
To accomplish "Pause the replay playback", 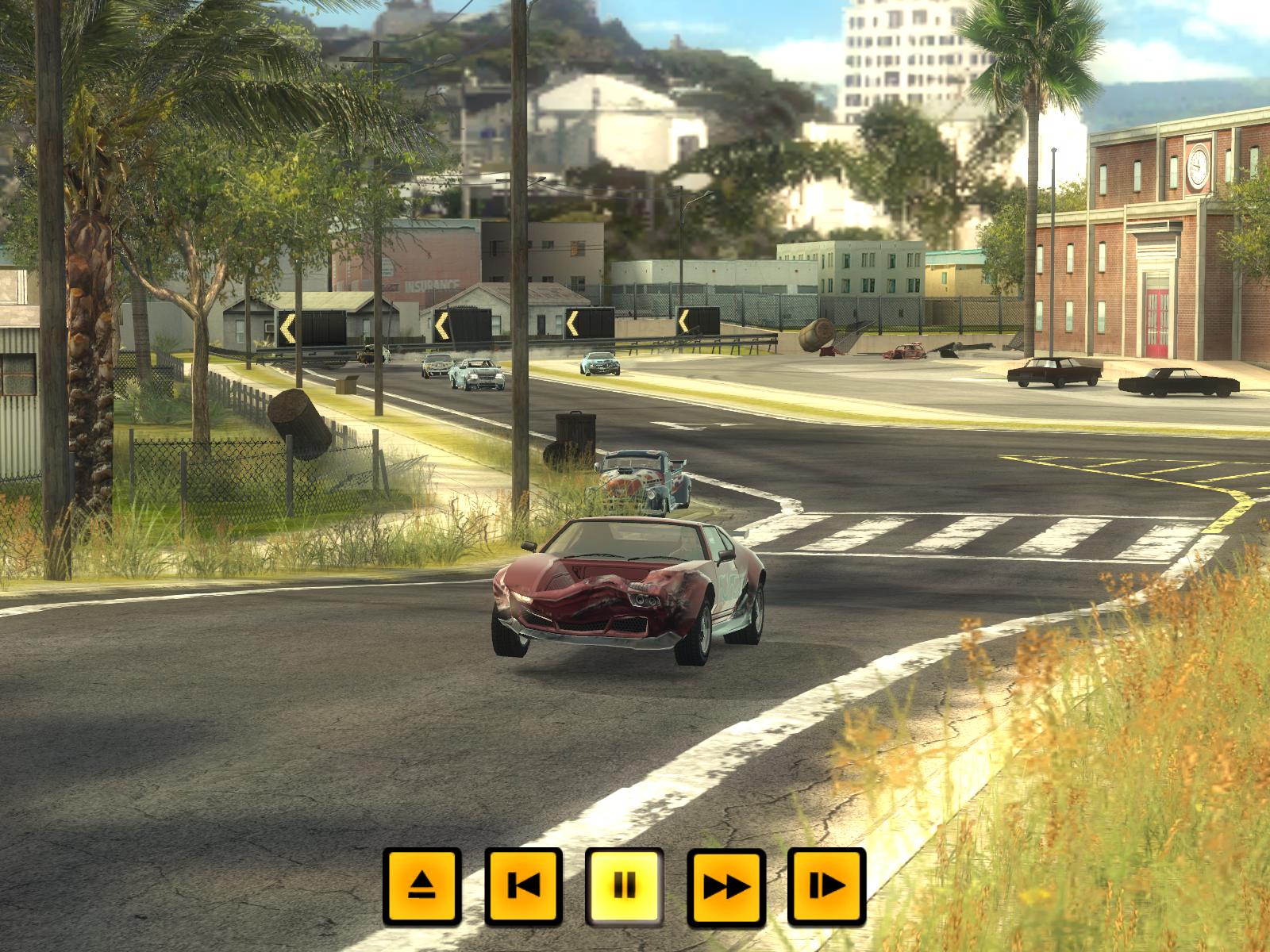I will pos(625,887).
